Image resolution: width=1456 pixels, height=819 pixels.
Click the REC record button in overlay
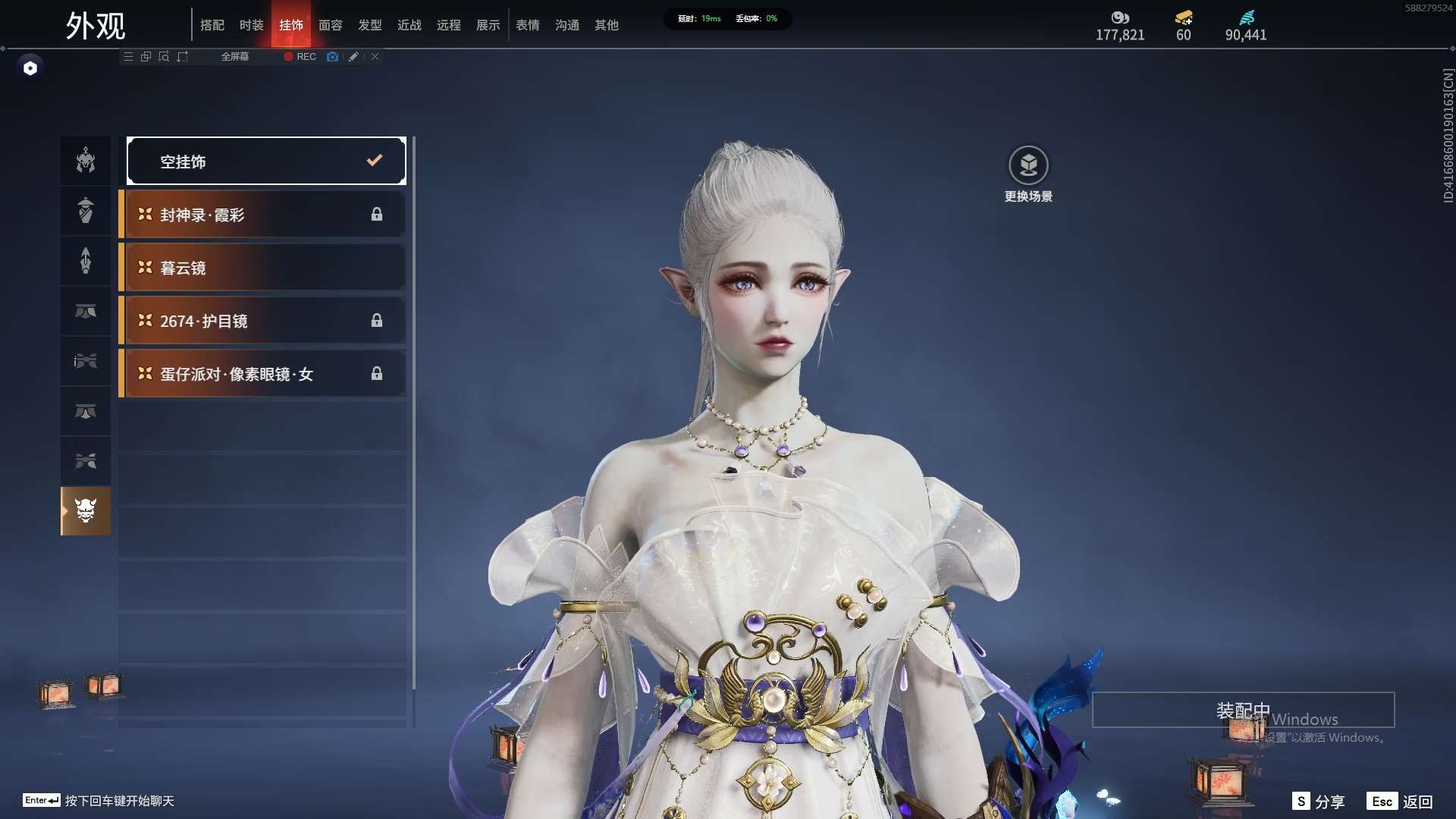point(300,57)
